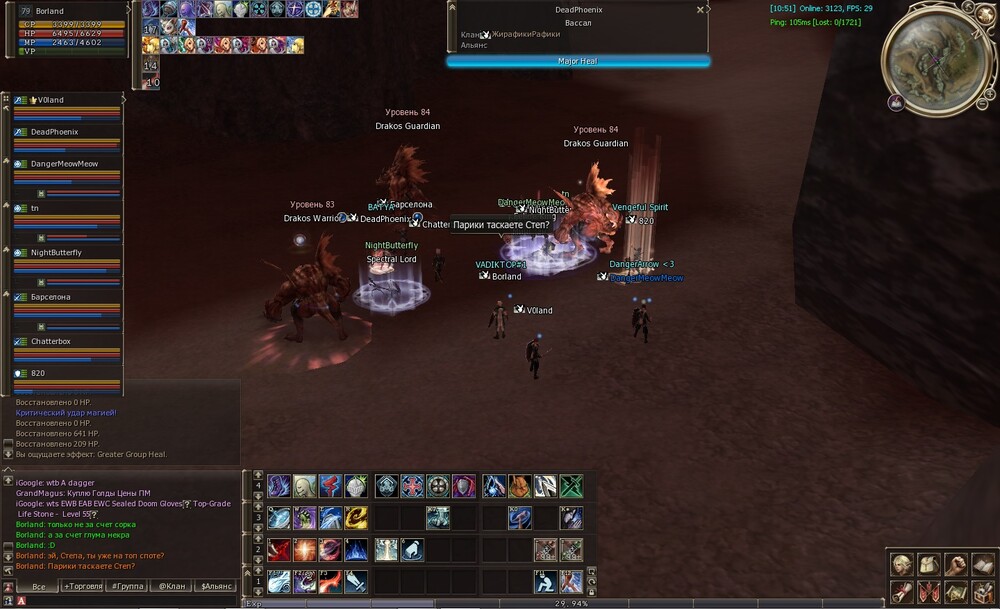Switch to the #Группа chat tab
Viewport: 1000px width, 609px height.
[127, 586]
